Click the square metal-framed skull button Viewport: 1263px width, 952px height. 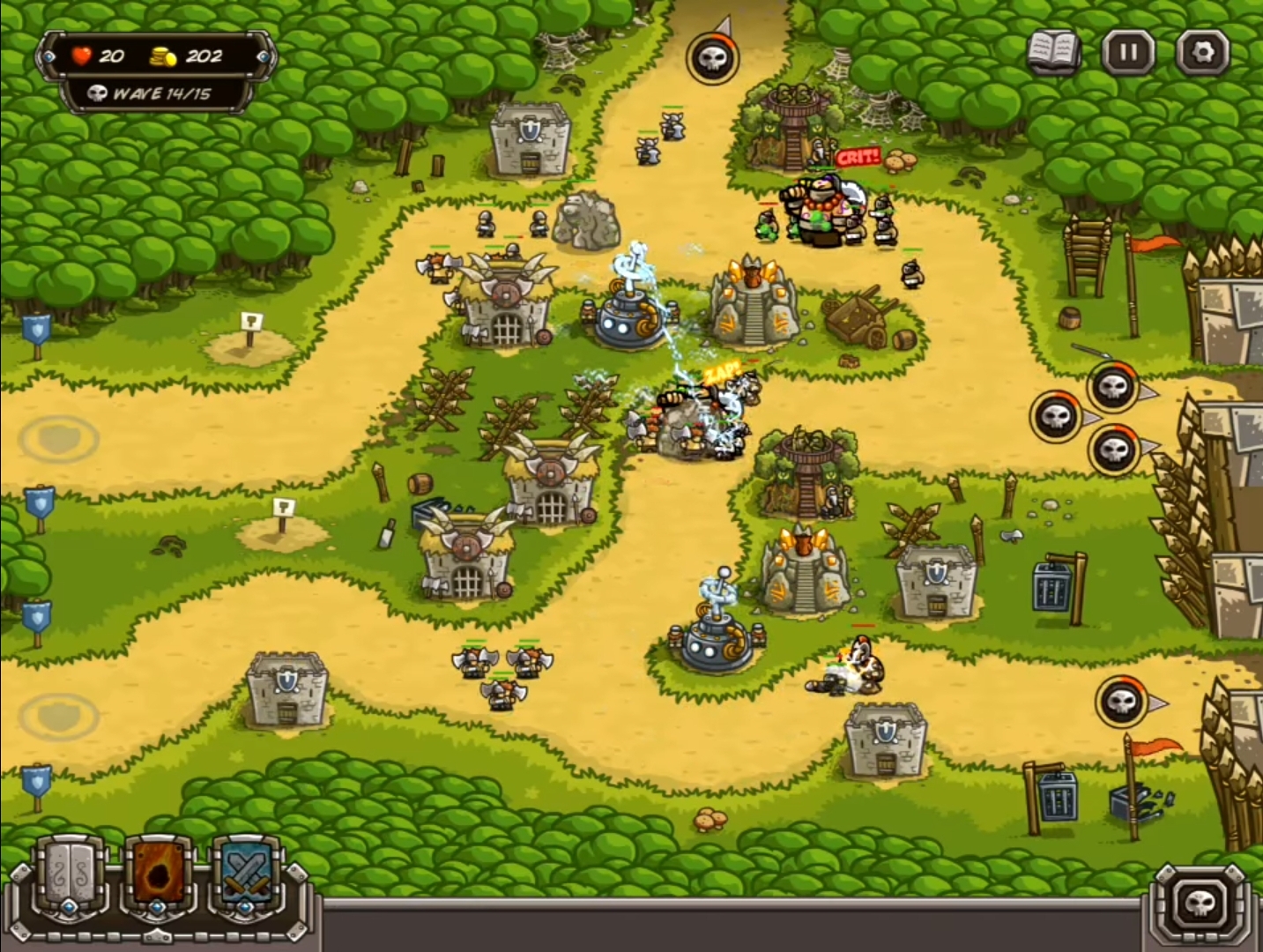1199,904
